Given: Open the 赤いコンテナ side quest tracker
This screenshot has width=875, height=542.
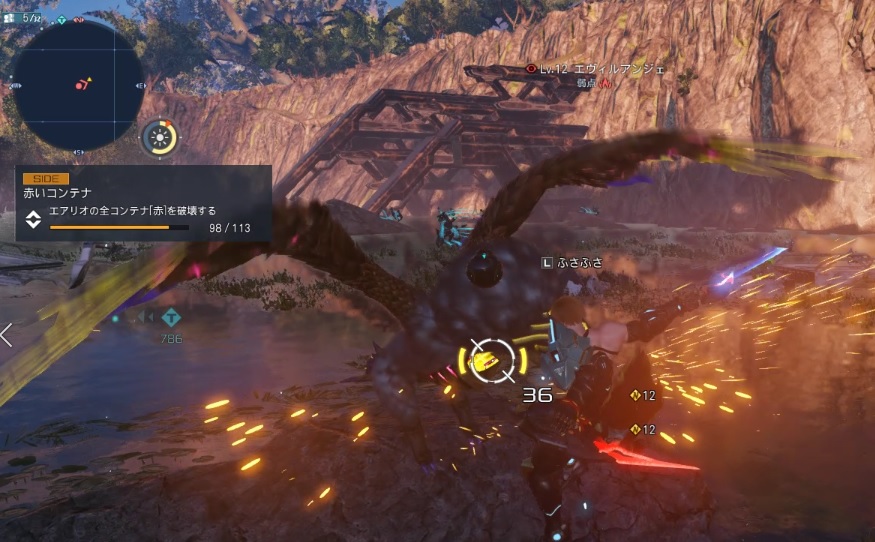Looking at the screenshot, I should pos(143,203).
